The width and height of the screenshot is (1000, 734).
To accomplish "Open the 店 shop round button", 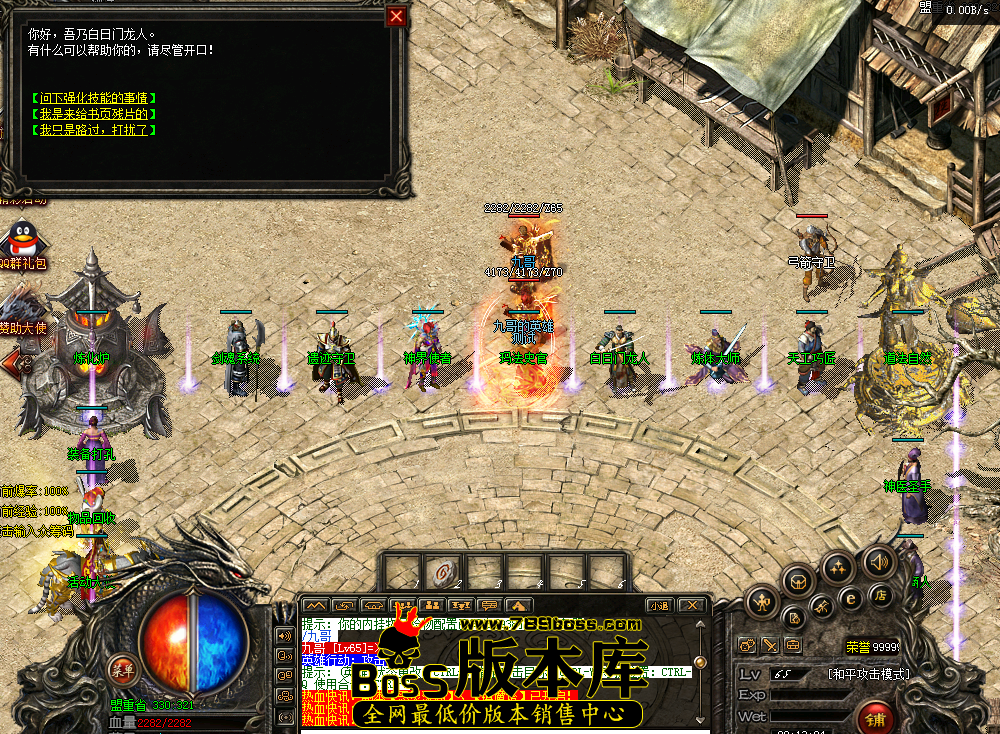I will [881, 596].
